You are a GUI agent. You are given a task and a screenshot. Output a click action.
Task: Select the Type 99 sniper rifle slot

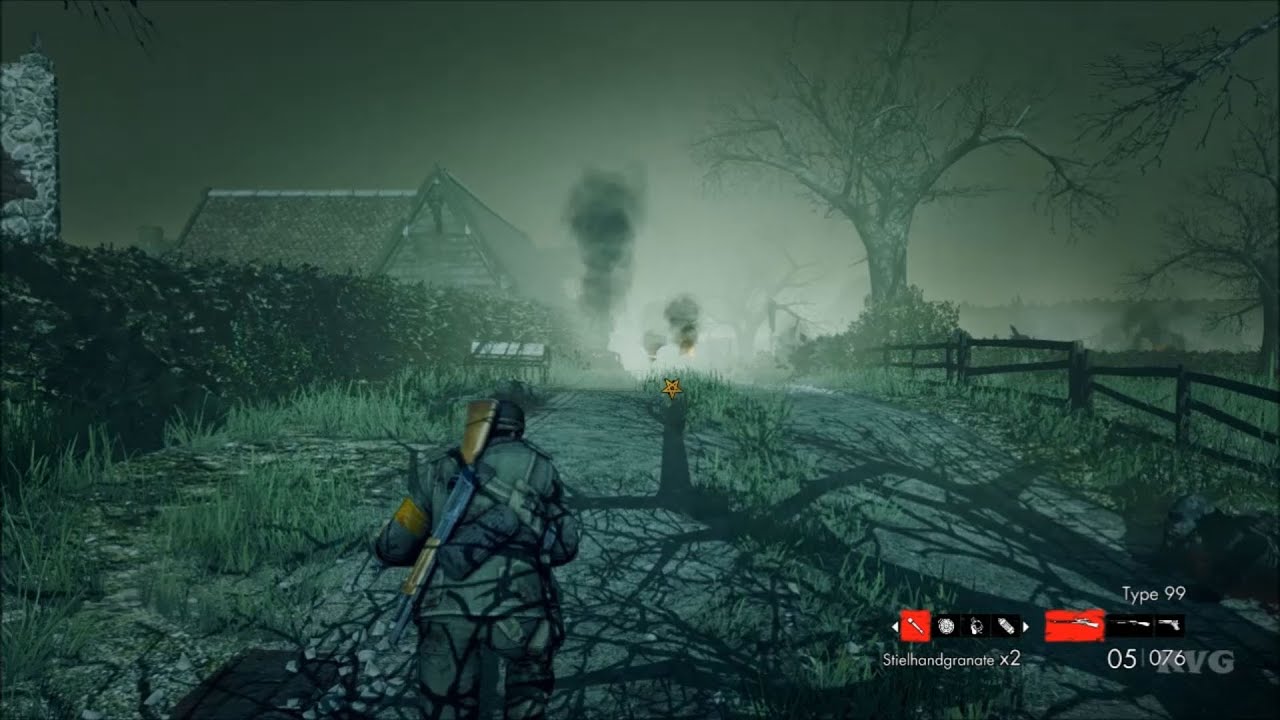click(x=1075, y=626)
